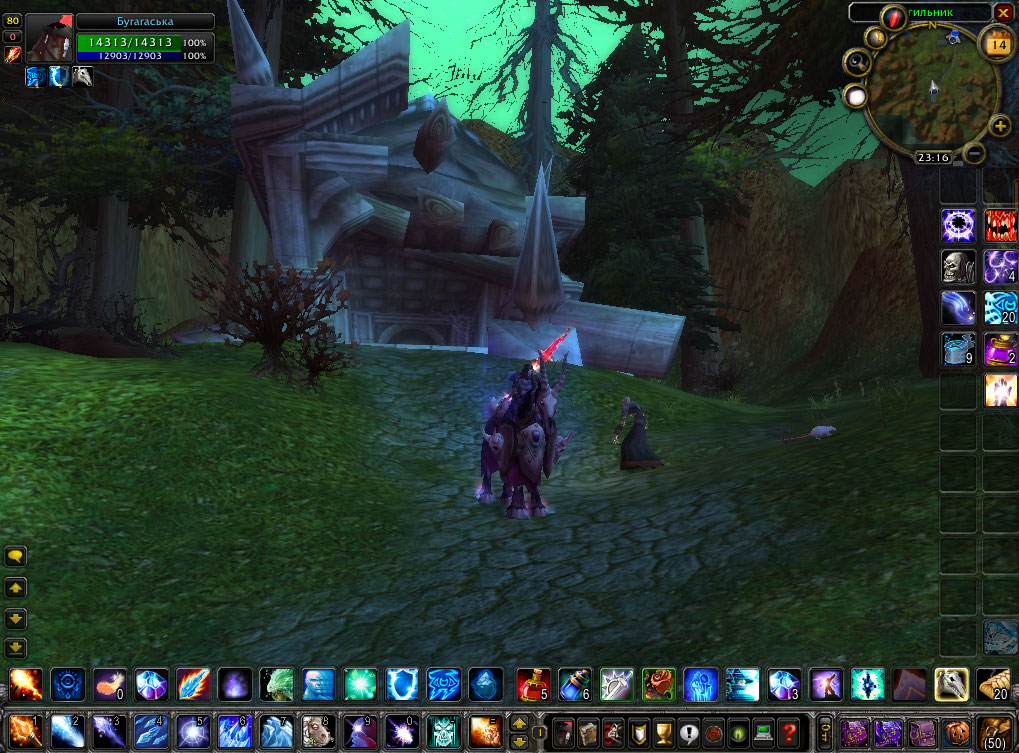The height and width of the screenshot is (753, 1019).
Task: Zoom out the minimap with minus button
Action: [974, 154]
